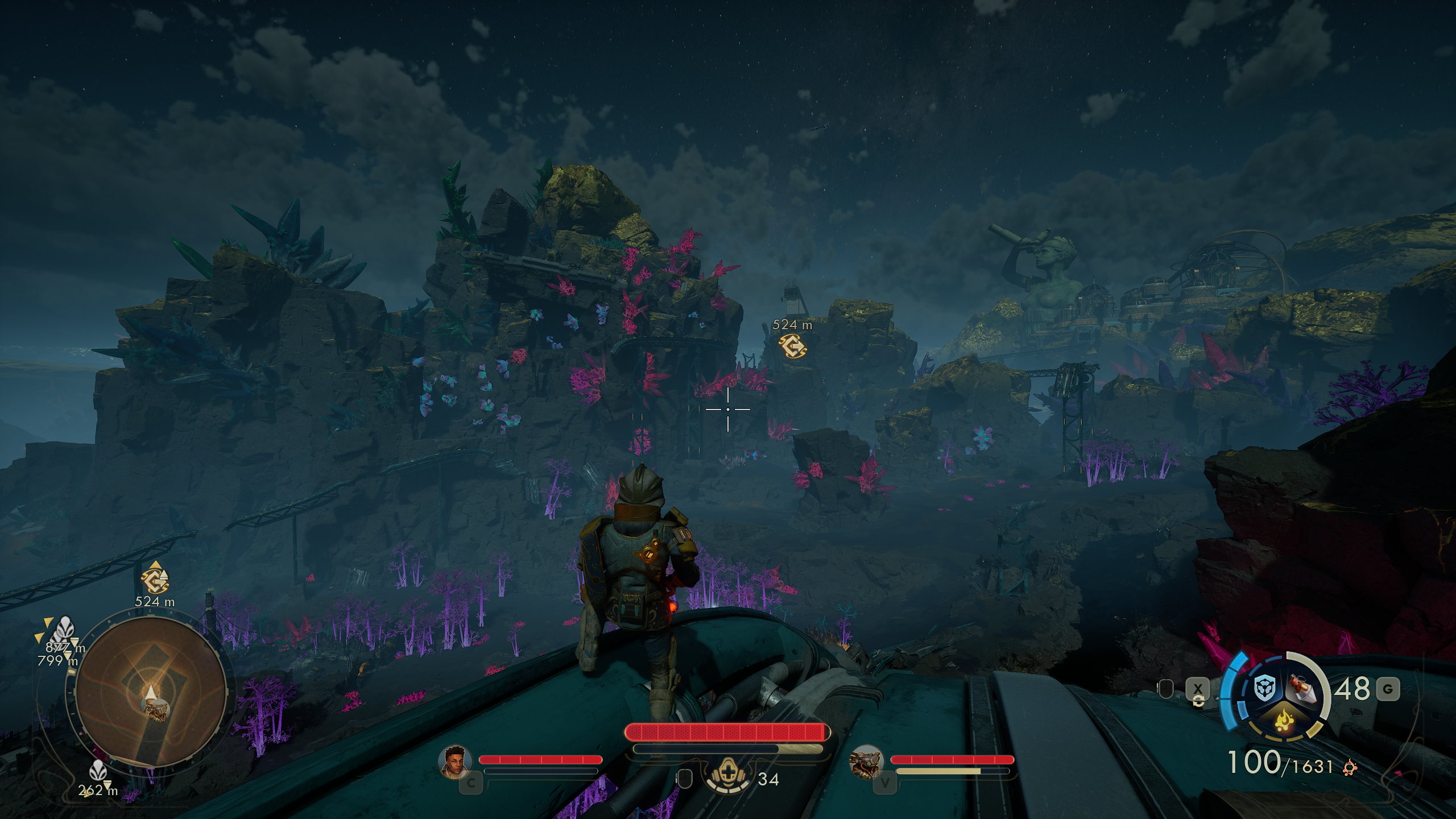Screen dimensions: 1456x819
Task: Click the floating 524 m objective marker
Action: 792,345
